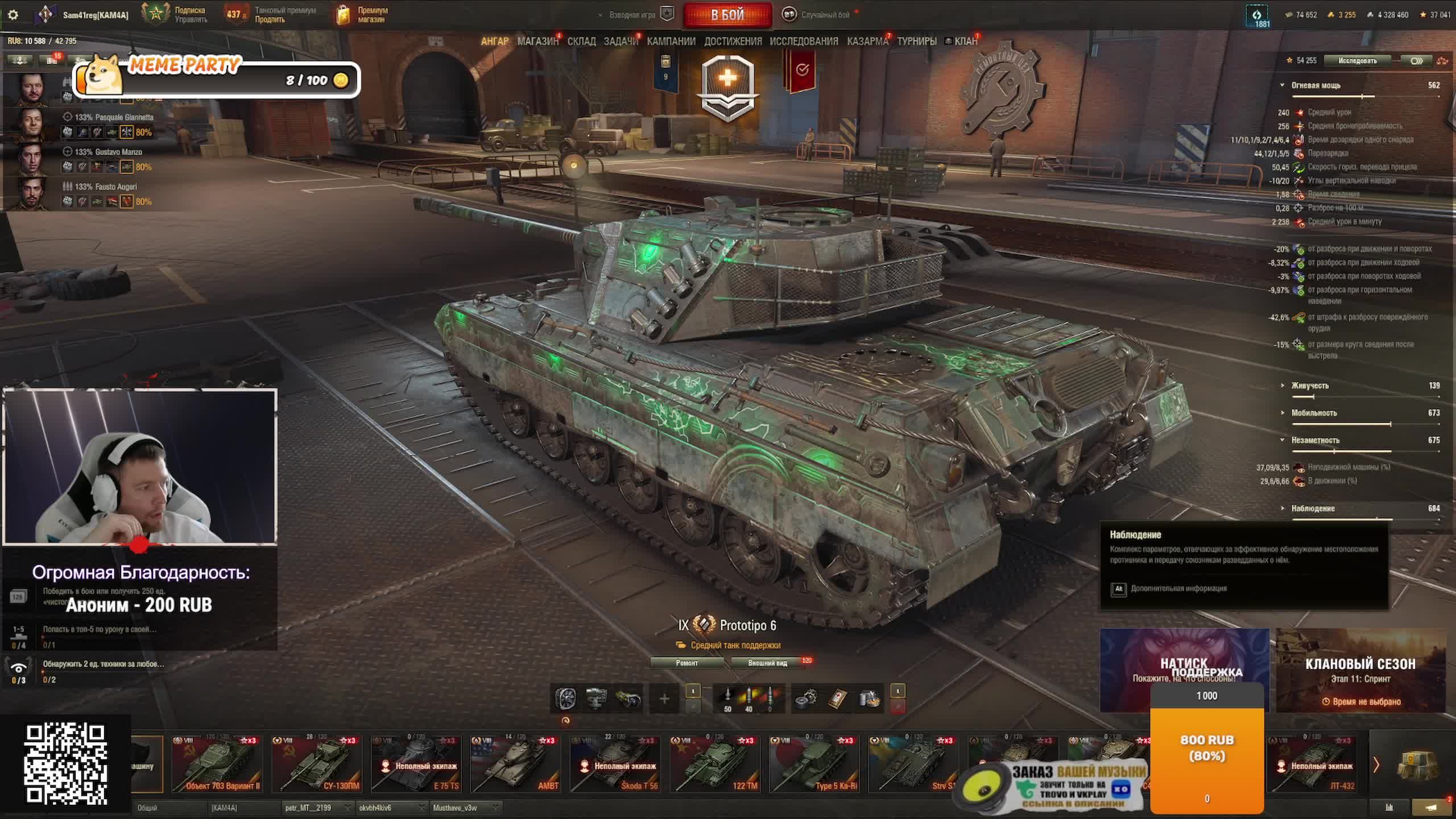Open the КЛАН clan tab

965,42
